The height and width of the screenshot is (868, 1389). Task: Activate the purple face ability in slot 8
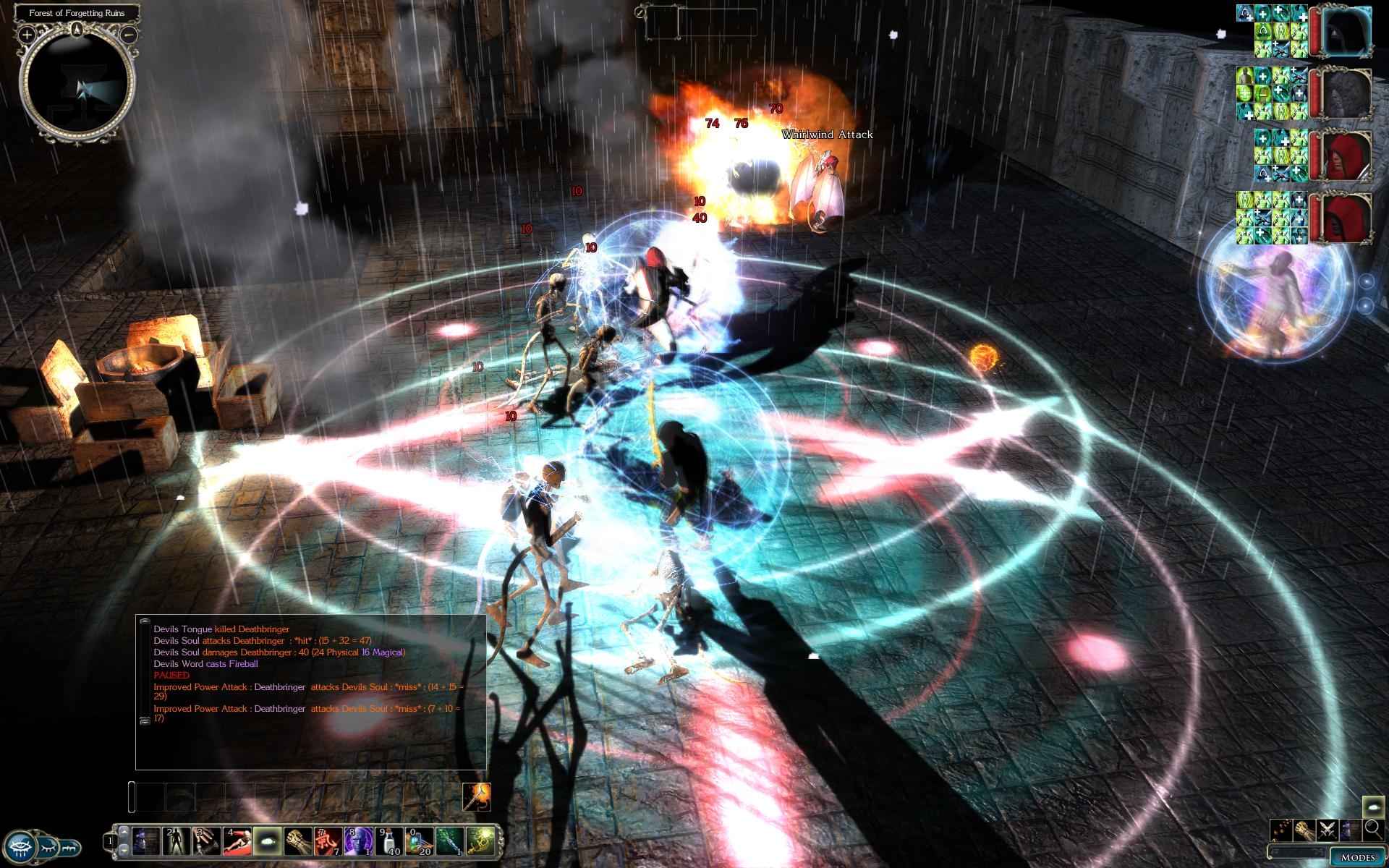[x=358, y=841]
